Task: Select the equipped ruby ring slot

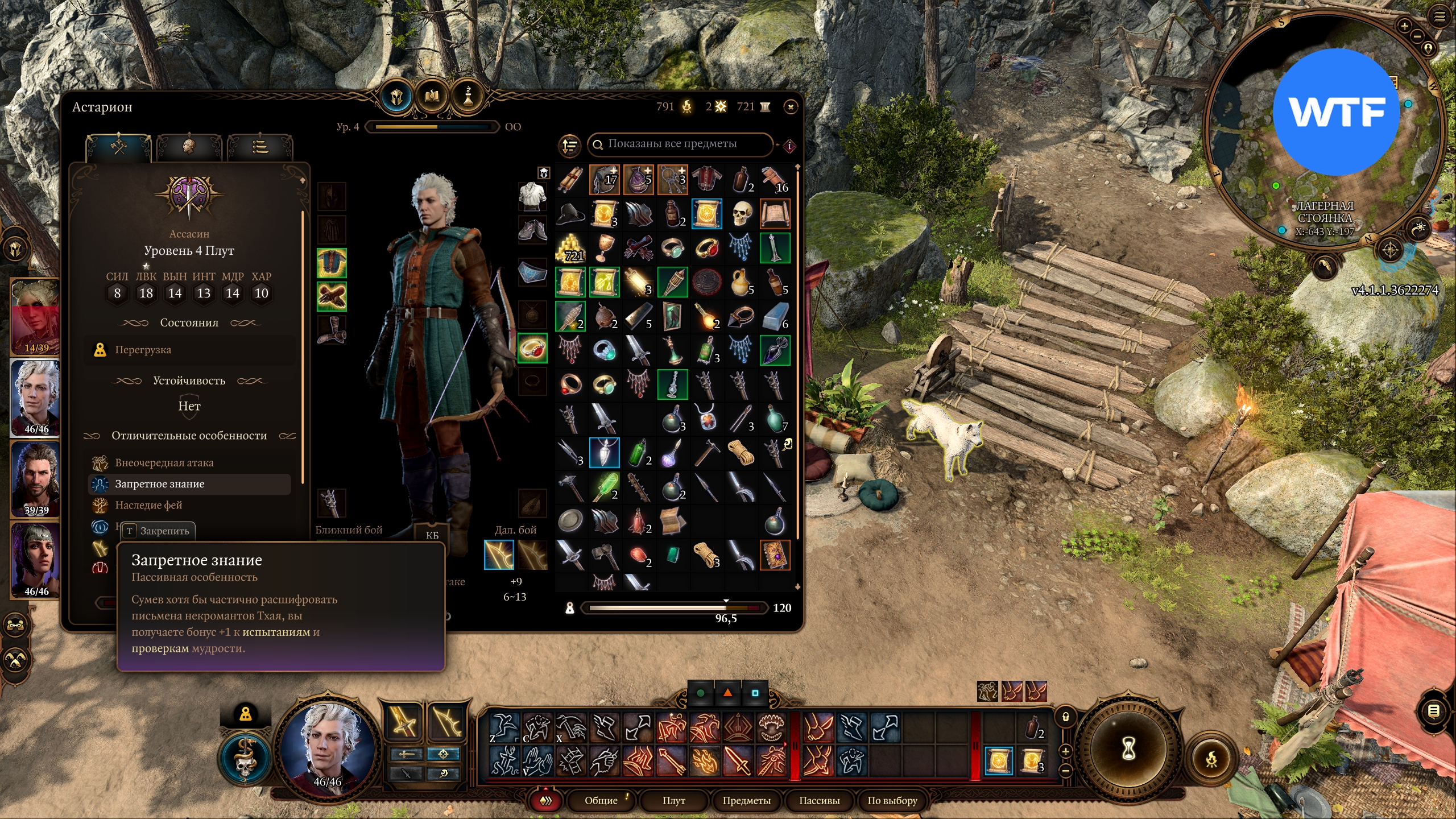Action: tap(532, 348)
